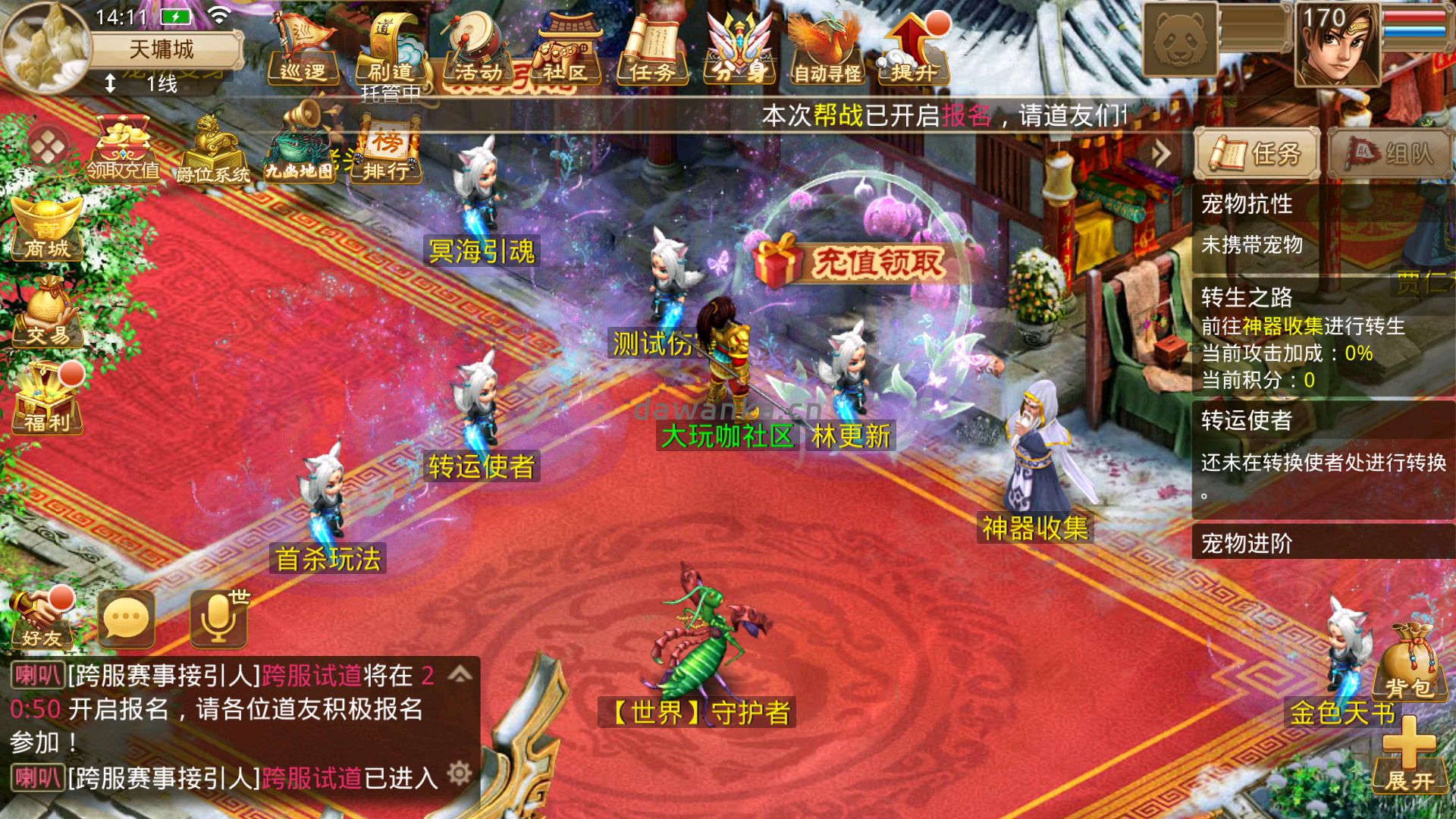Open the 福利 welfare chest

[47, 398]
